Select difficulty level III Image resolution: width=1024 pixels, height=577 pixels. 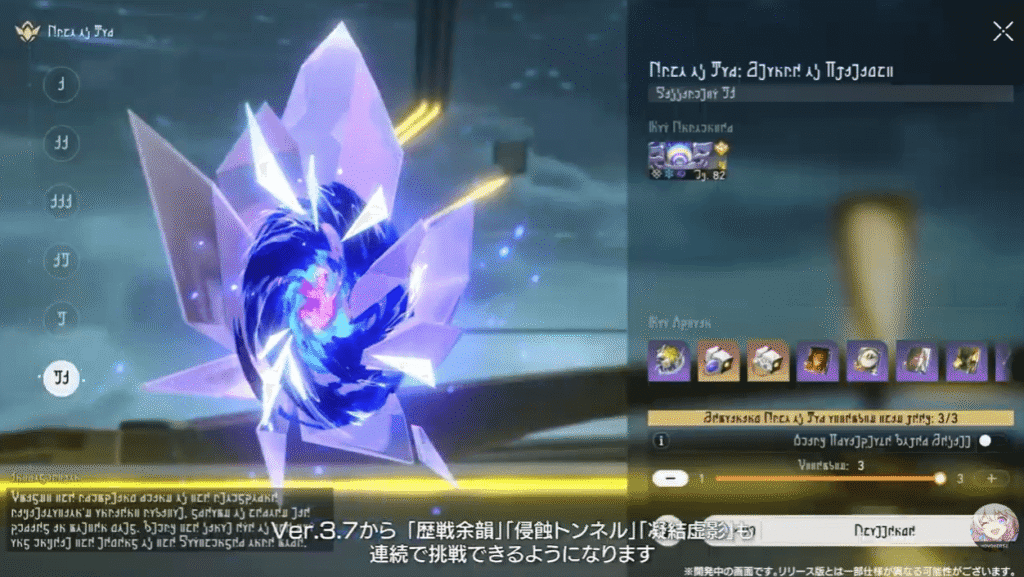click(x=61, y=202)
